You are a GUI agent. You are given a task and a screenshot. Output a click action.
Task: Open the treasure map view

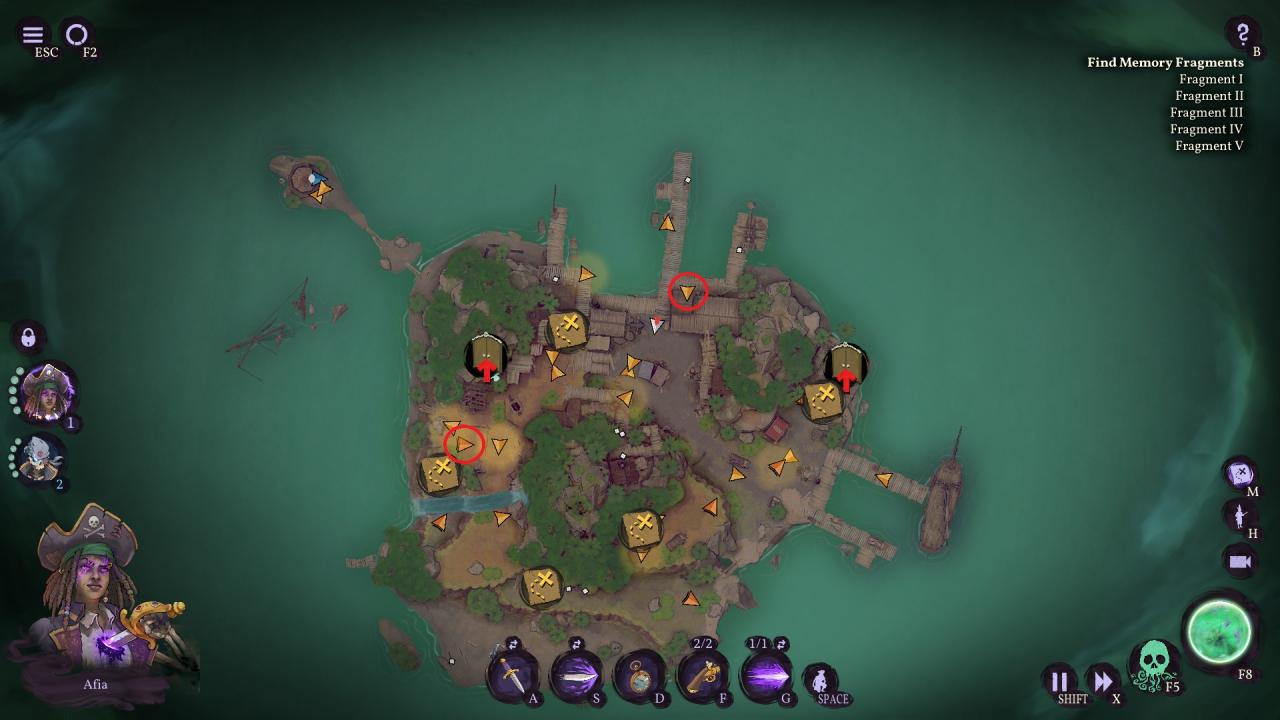[x=1240, y=472]
